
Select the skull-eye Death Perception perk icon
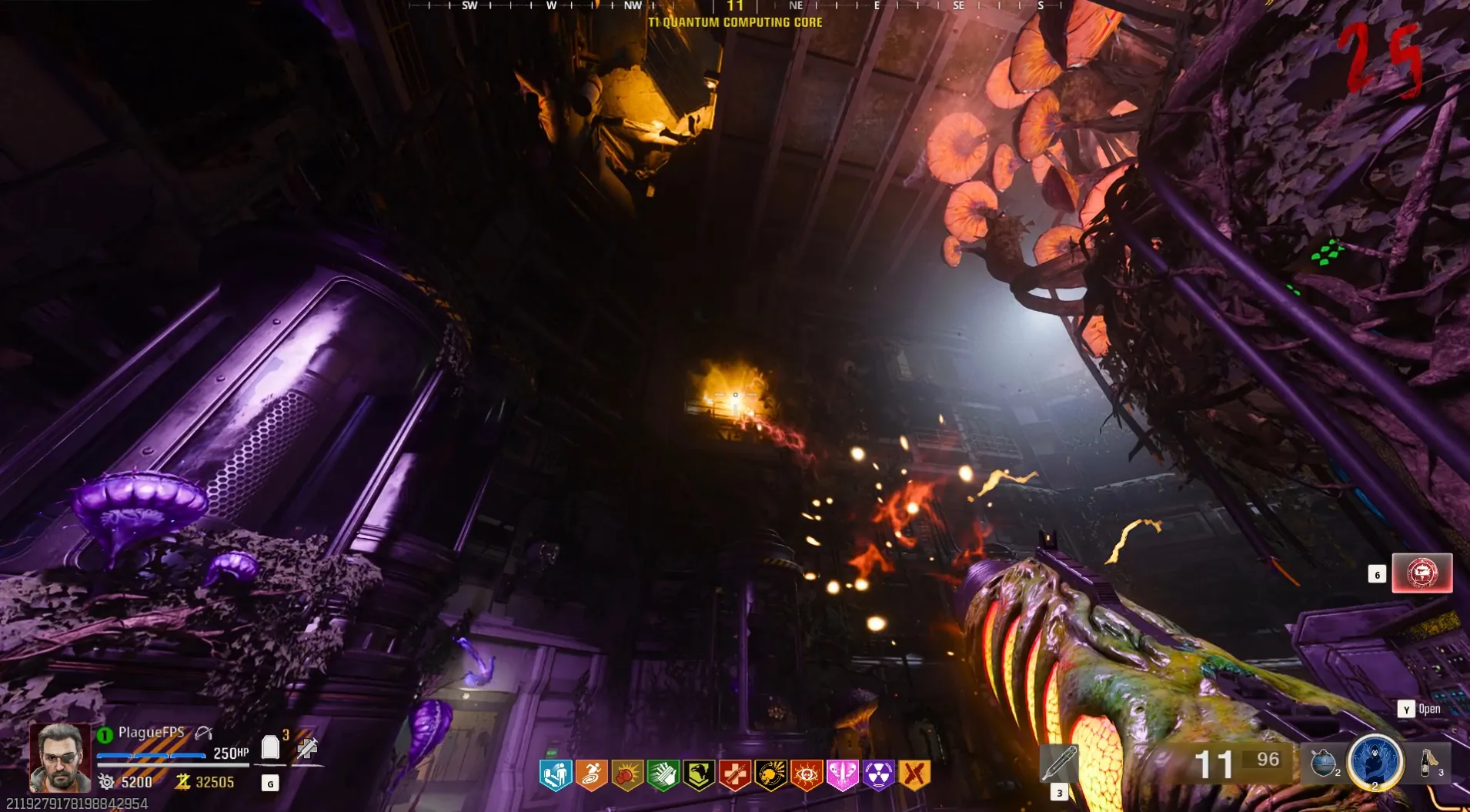click(807, 775)
